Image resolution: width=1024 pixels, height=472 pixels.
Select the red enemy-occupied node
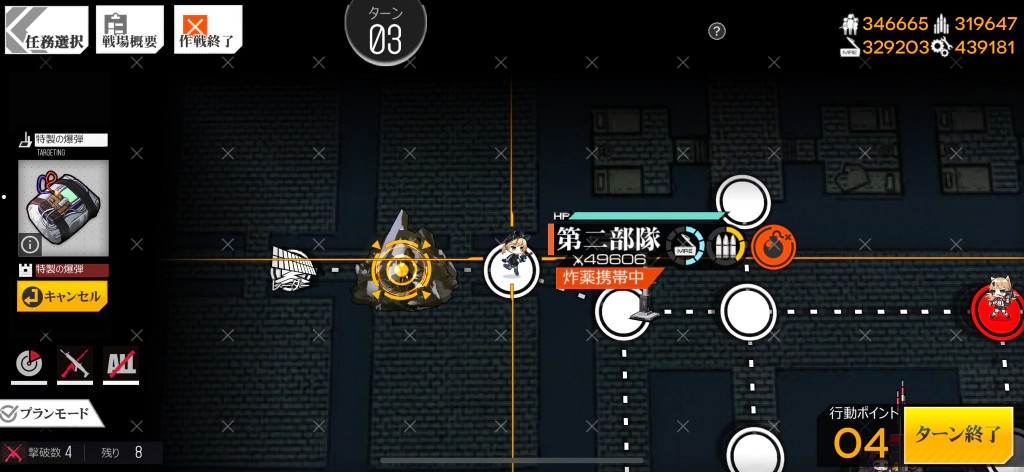[997, 308]
